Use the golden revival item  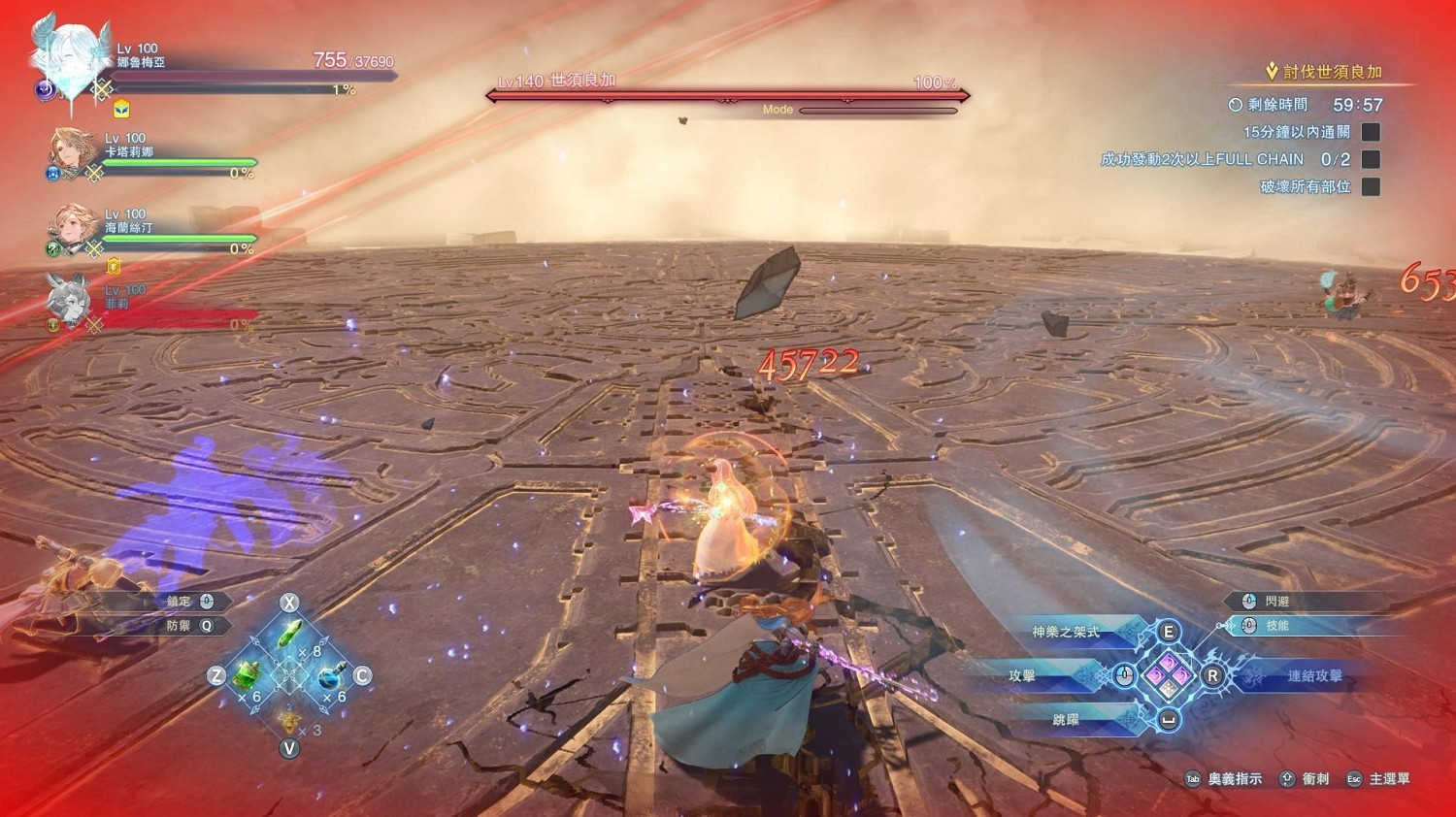click(288, 721)
